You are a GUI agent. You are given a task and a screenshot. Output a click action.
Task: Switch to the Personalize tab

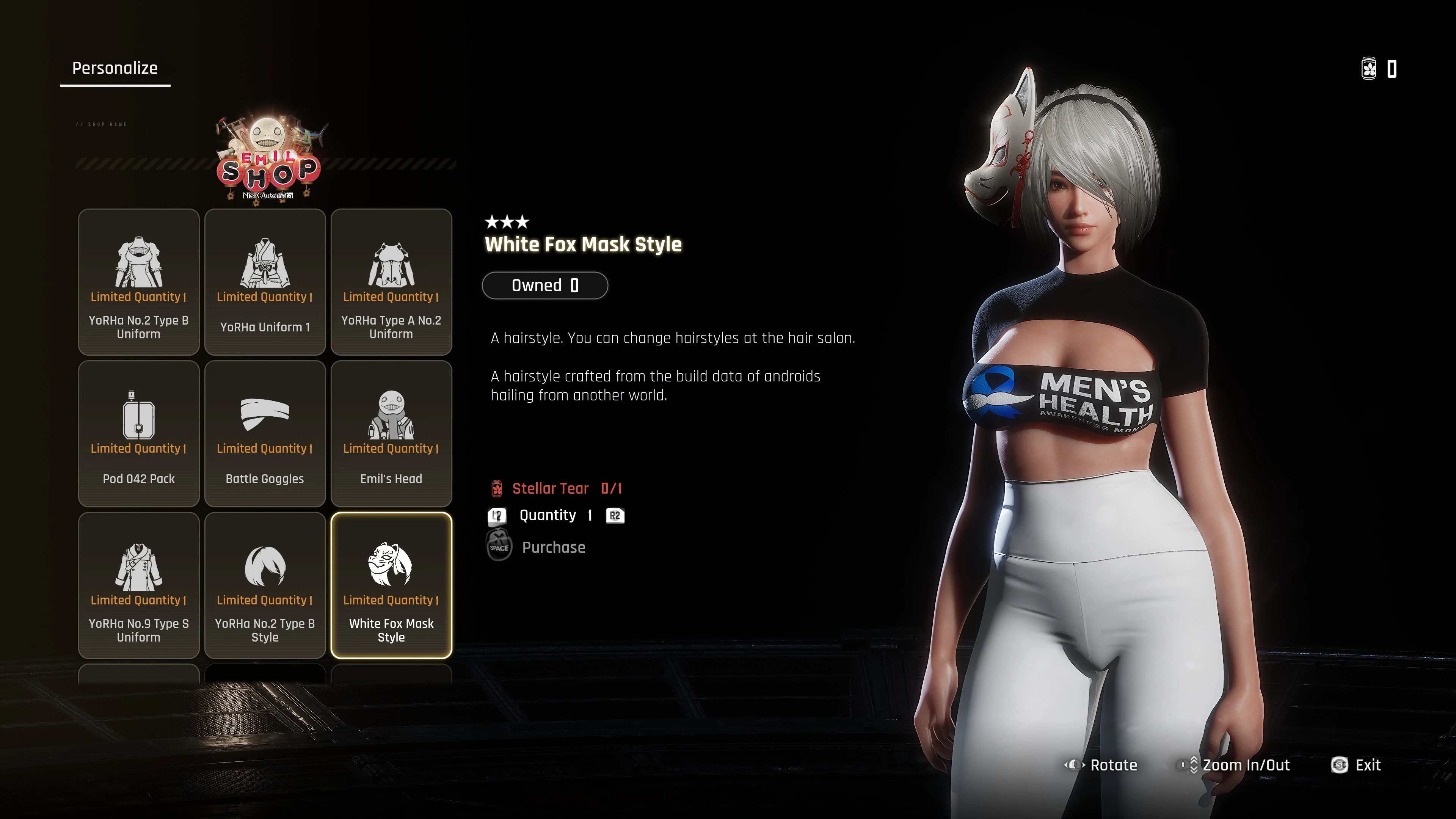(x=115, y=68)
